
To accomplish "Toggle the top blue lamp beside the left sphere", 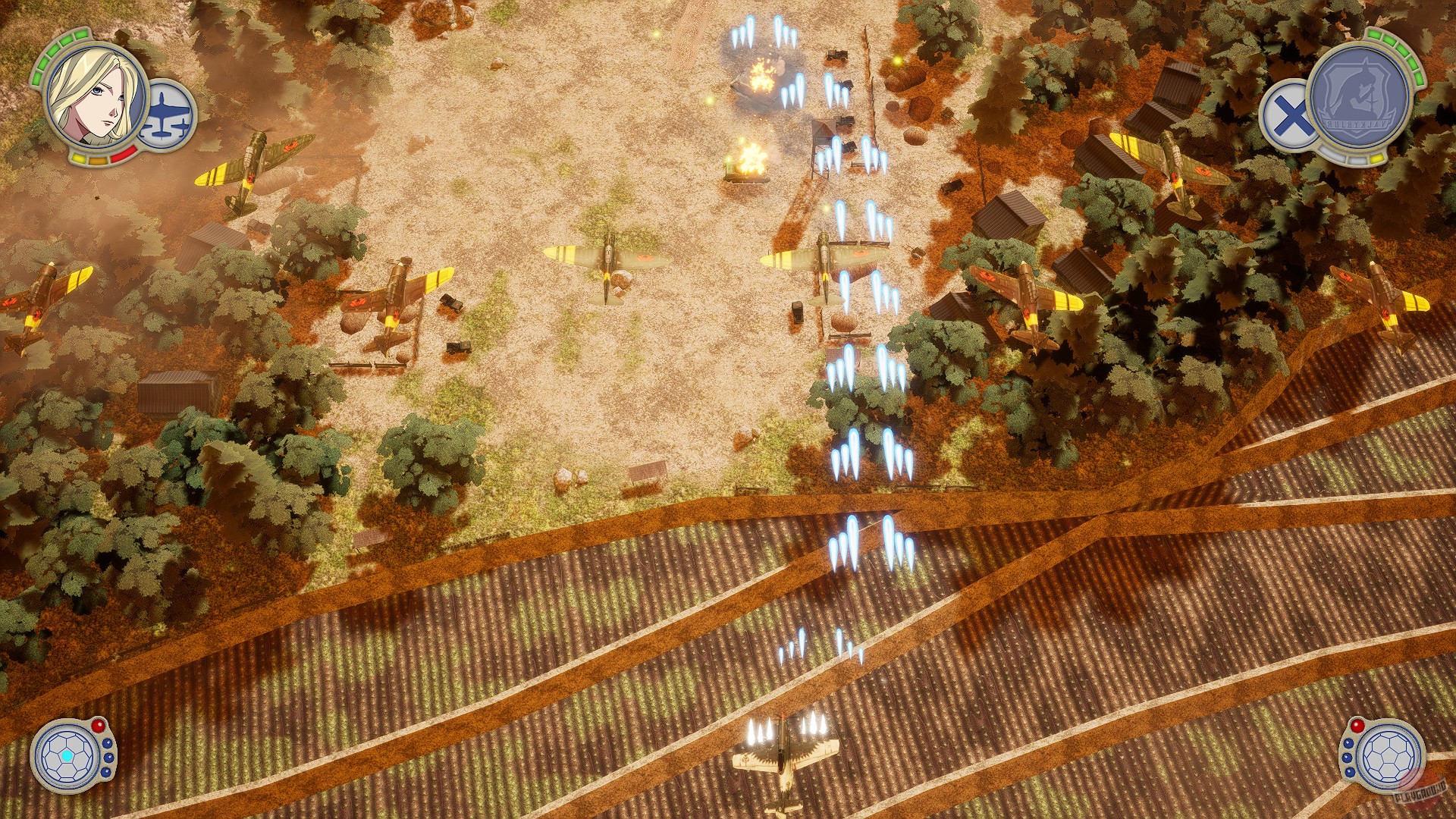I will click(108, 744).
